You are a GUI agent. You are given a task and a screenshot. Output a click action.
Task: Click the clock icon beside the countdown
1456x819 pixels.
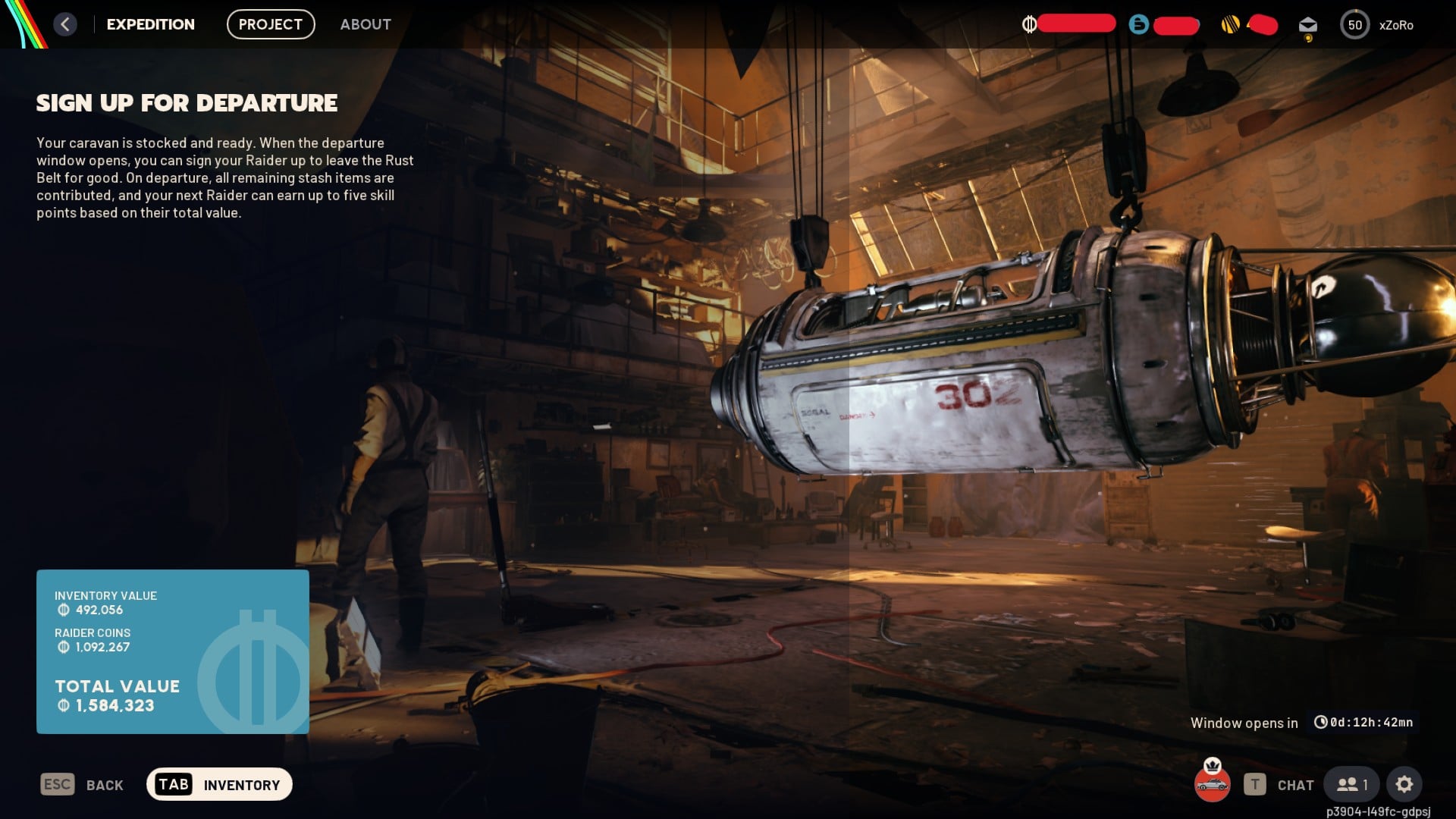[x=1322, y=723]
